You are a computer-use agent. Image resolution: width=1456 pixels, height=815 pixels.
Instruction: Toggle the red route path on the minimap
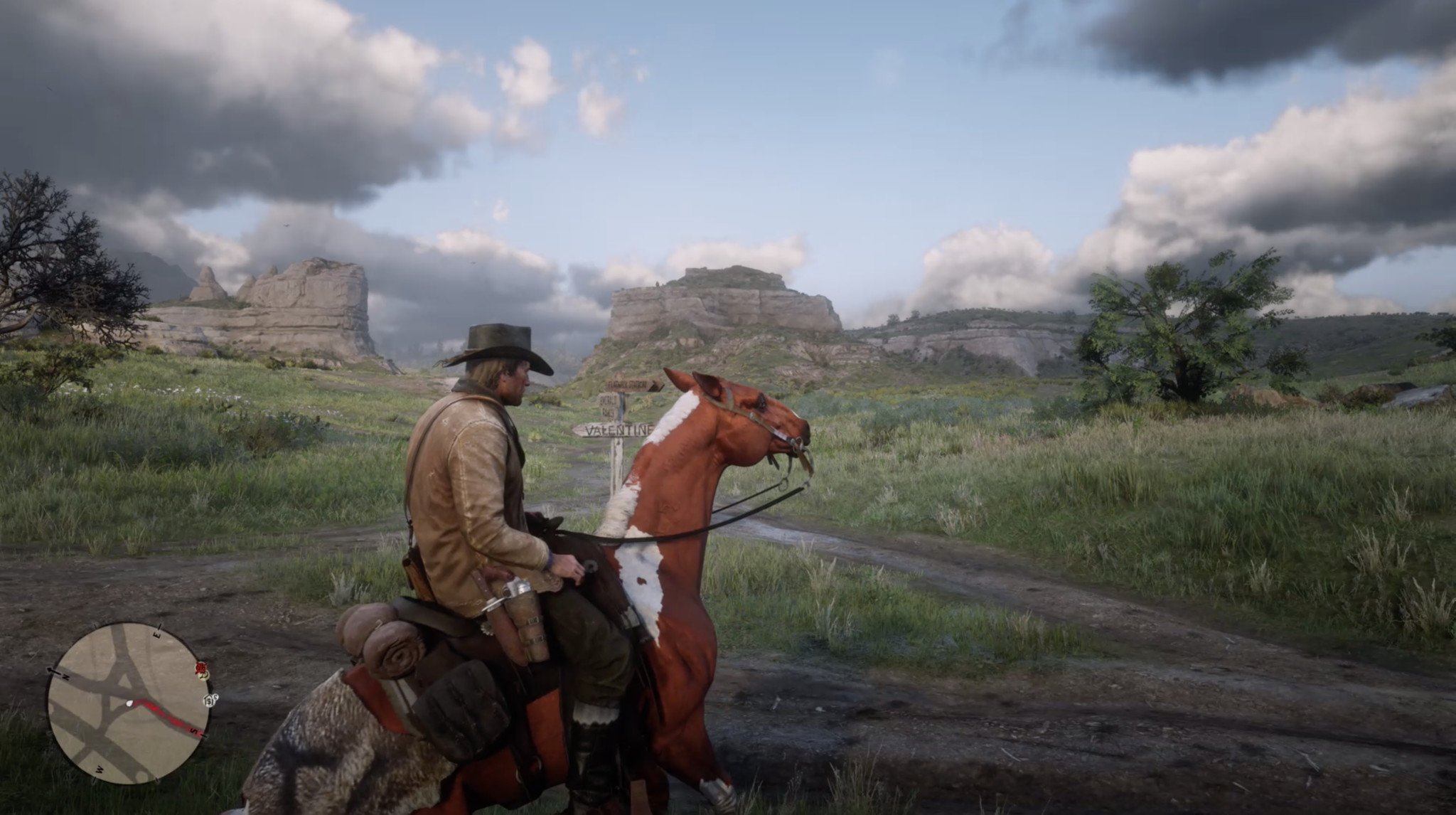[x=166, y=717]
